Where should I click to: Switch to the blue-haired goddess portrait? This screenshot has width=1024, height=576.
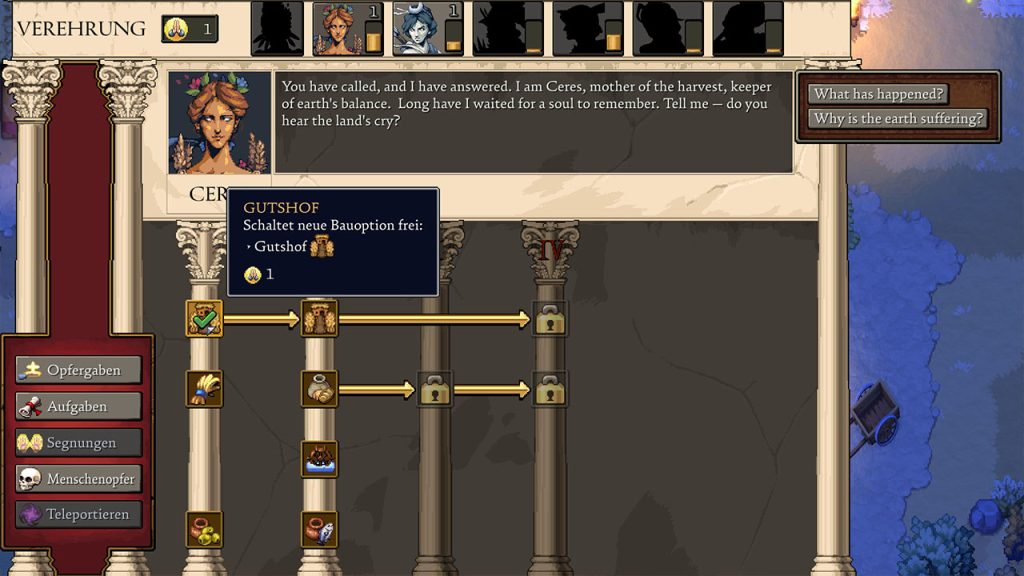[x=418, y=28]
